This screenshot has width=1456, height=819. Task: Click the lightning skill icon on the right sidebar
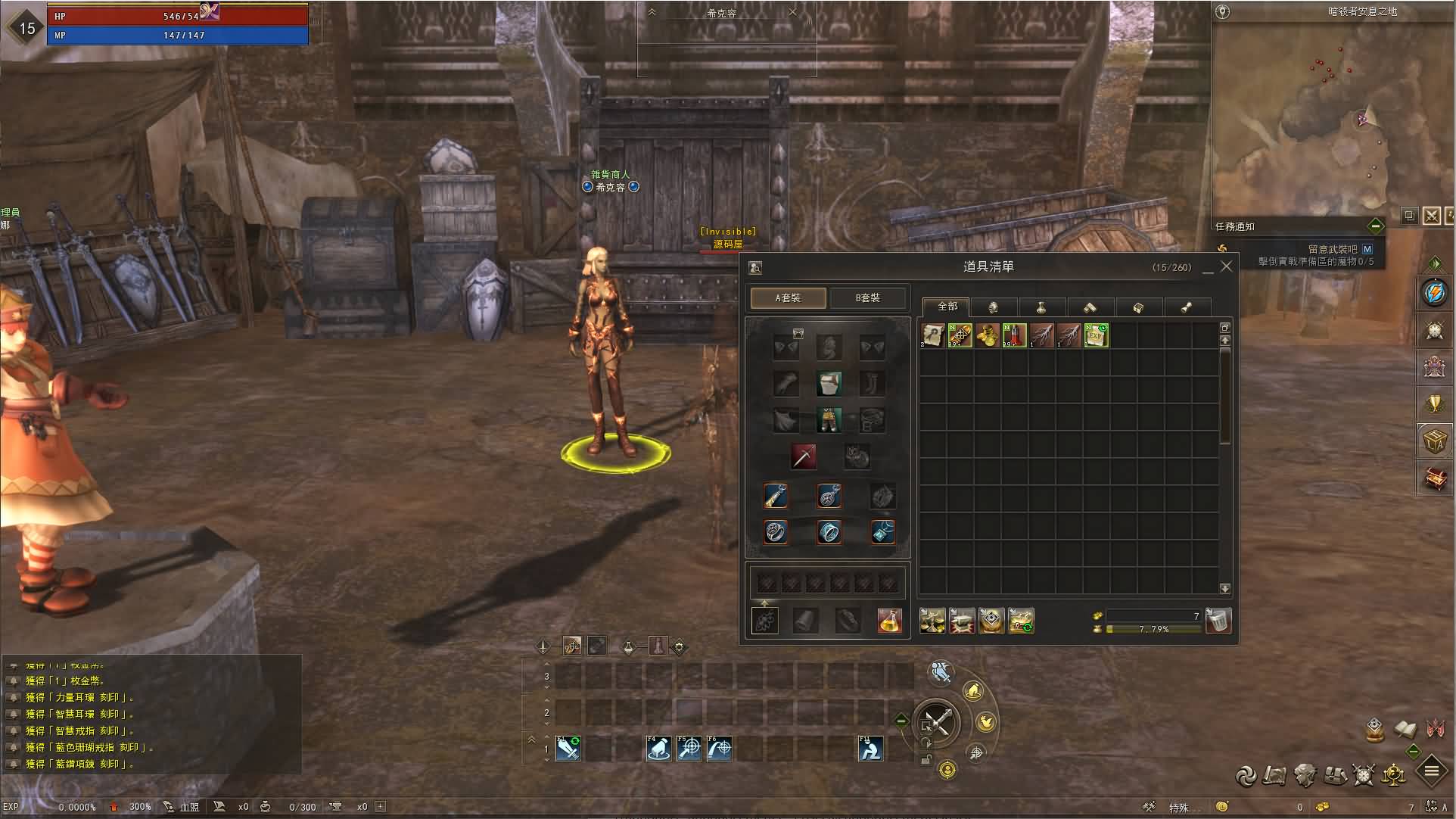(x=1435, y=295)
